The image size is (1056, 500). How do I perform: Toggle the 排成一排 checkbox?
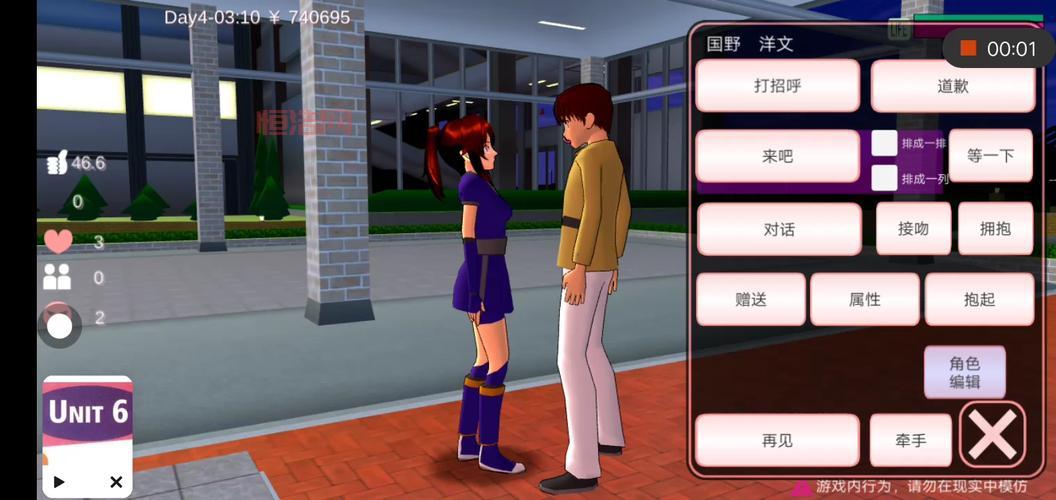point(884,143)
